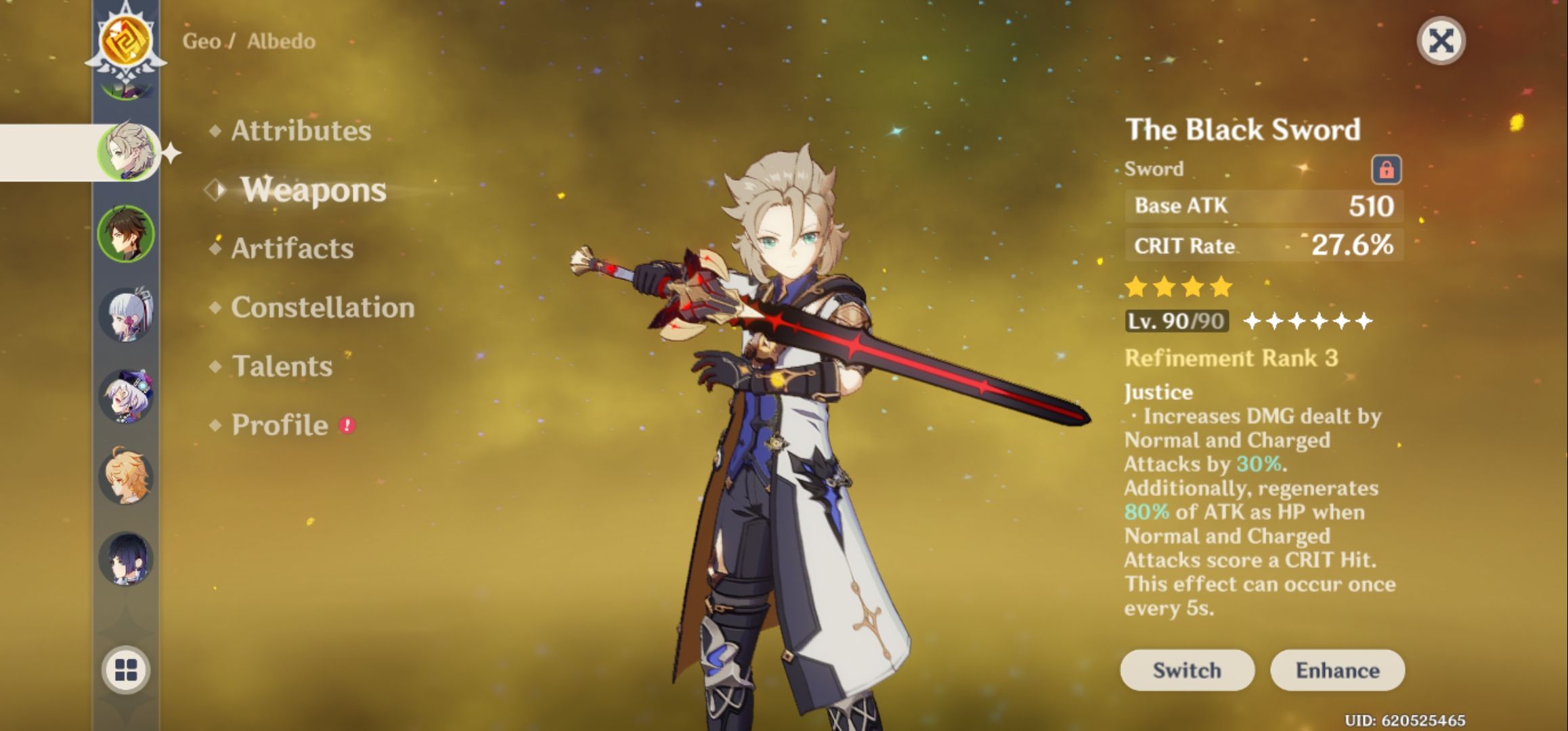Screen dimensions: 1568x731
Task: Toggle the weapon lock icon
Action: coord(1386,169)
